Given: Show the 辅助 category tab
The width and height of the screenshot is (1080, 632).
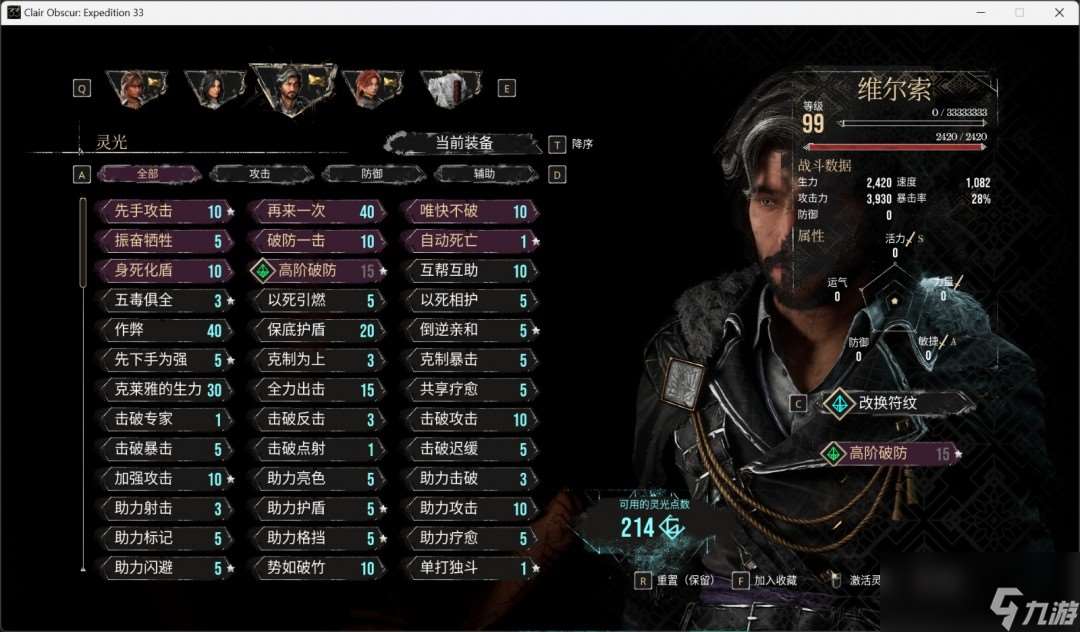Looking at the screenshot, I should 485,173.
